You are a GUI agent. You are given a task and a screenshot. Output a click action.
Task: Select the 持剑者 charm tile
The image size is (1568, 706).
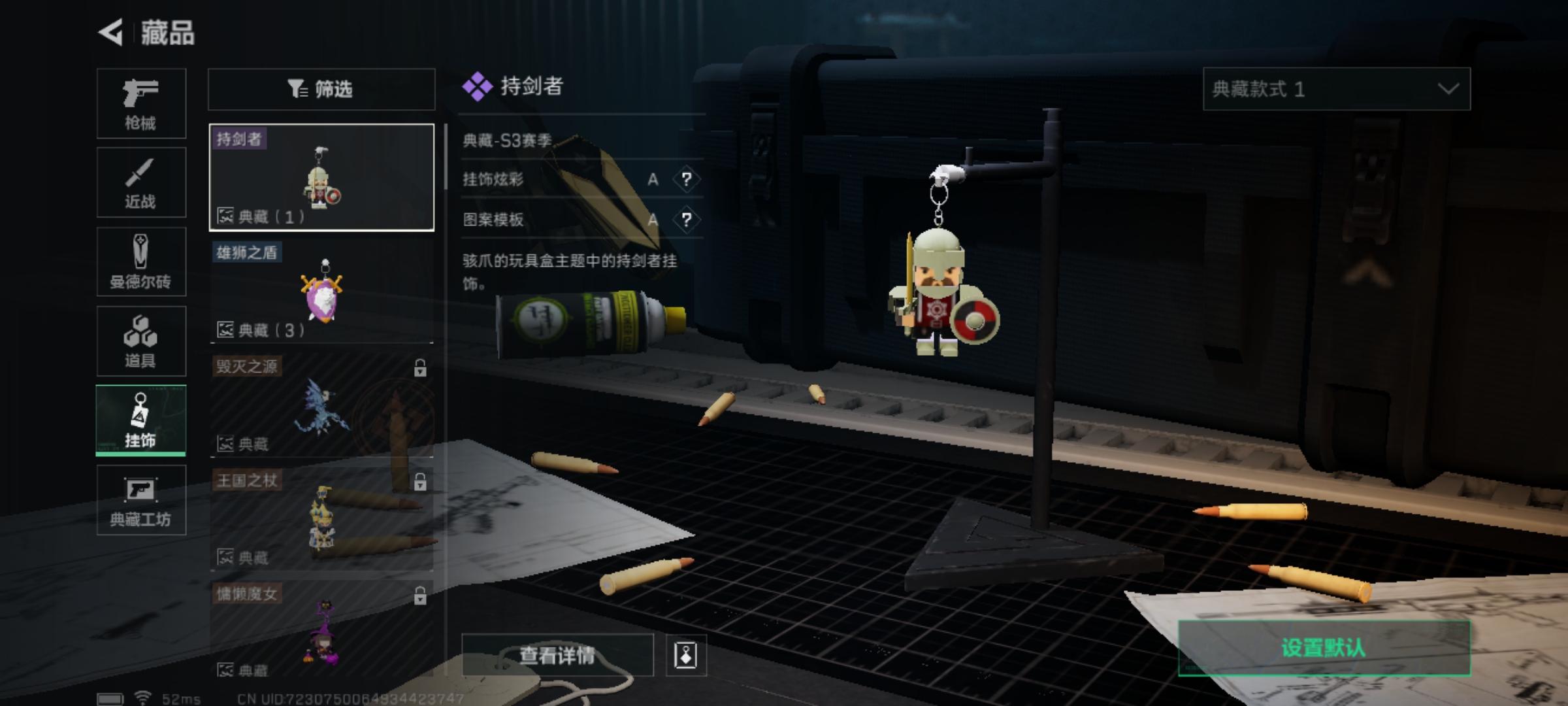click(321, 177)
